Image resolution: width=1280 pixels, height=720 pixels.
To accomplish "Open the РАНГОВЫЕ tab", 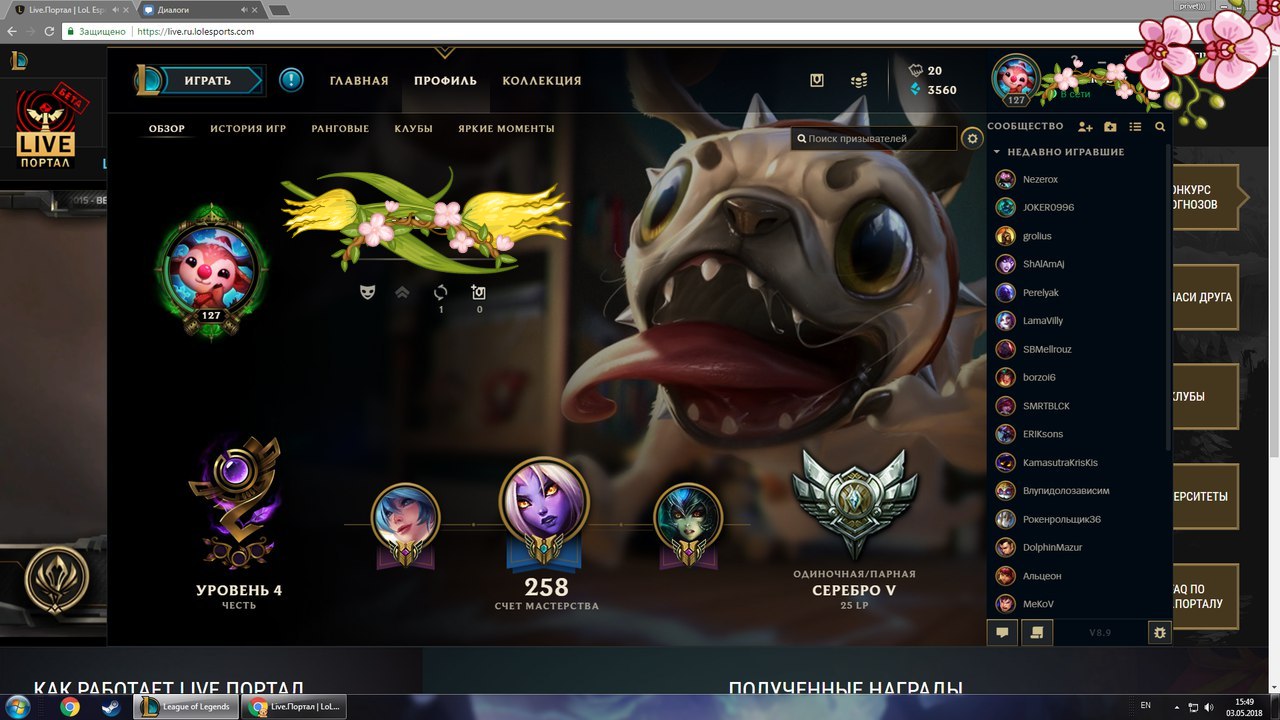I will pyautogui.click(x=340, y=129).
